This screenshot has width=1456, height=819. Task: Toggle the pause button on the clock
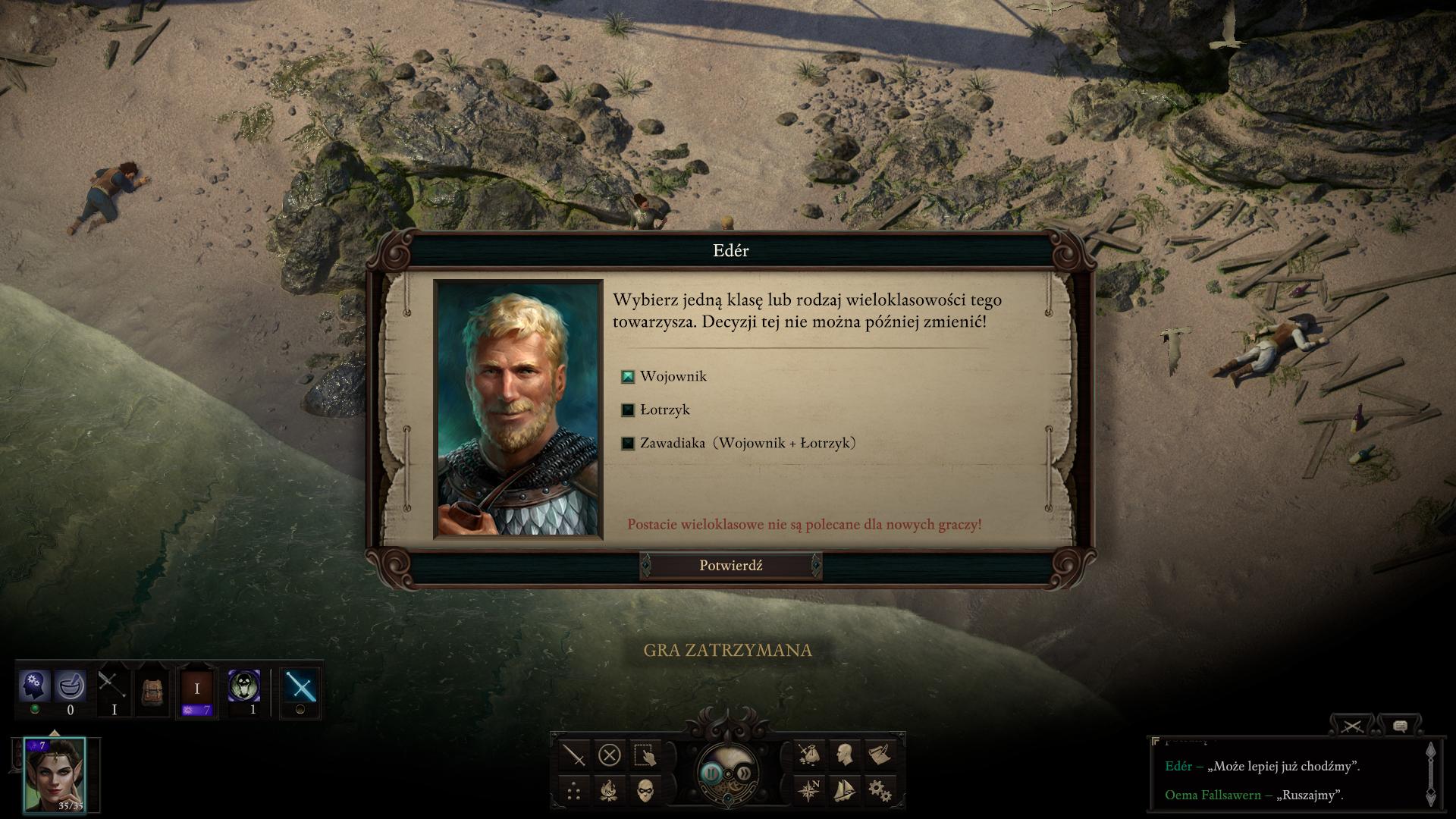711,773
